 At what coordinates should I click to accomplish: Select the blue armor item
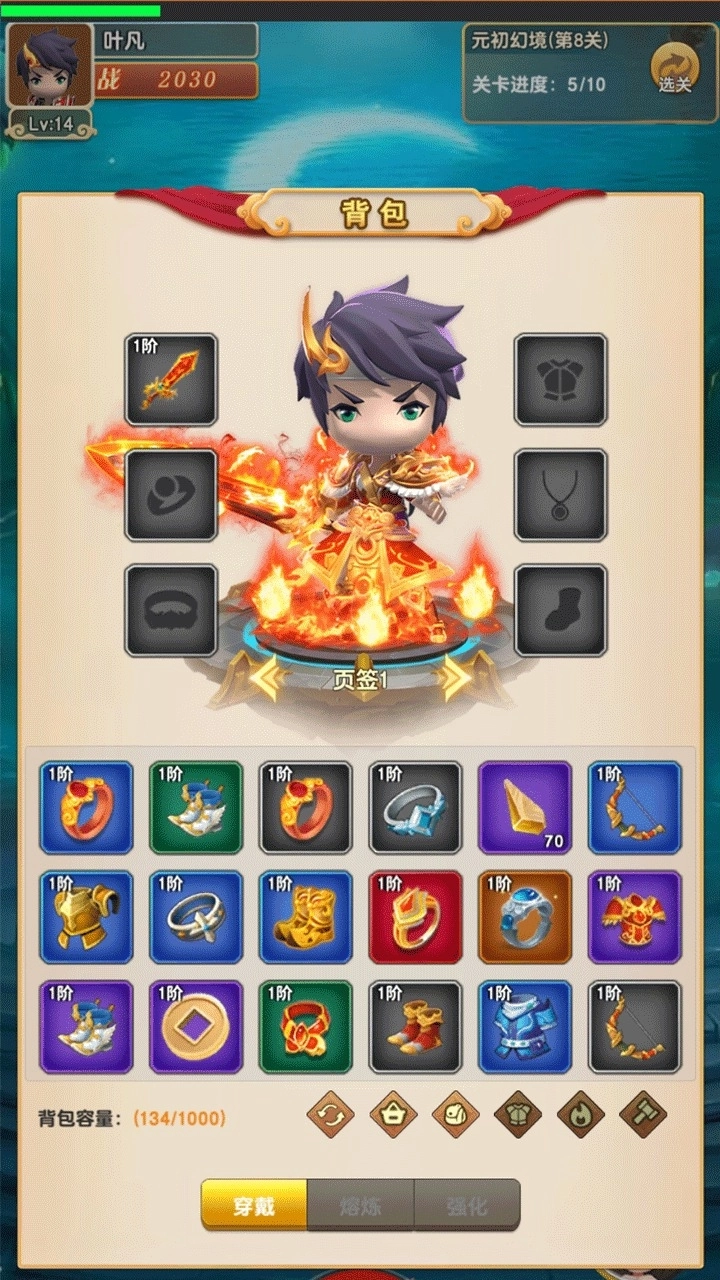tap(525, 1027)
